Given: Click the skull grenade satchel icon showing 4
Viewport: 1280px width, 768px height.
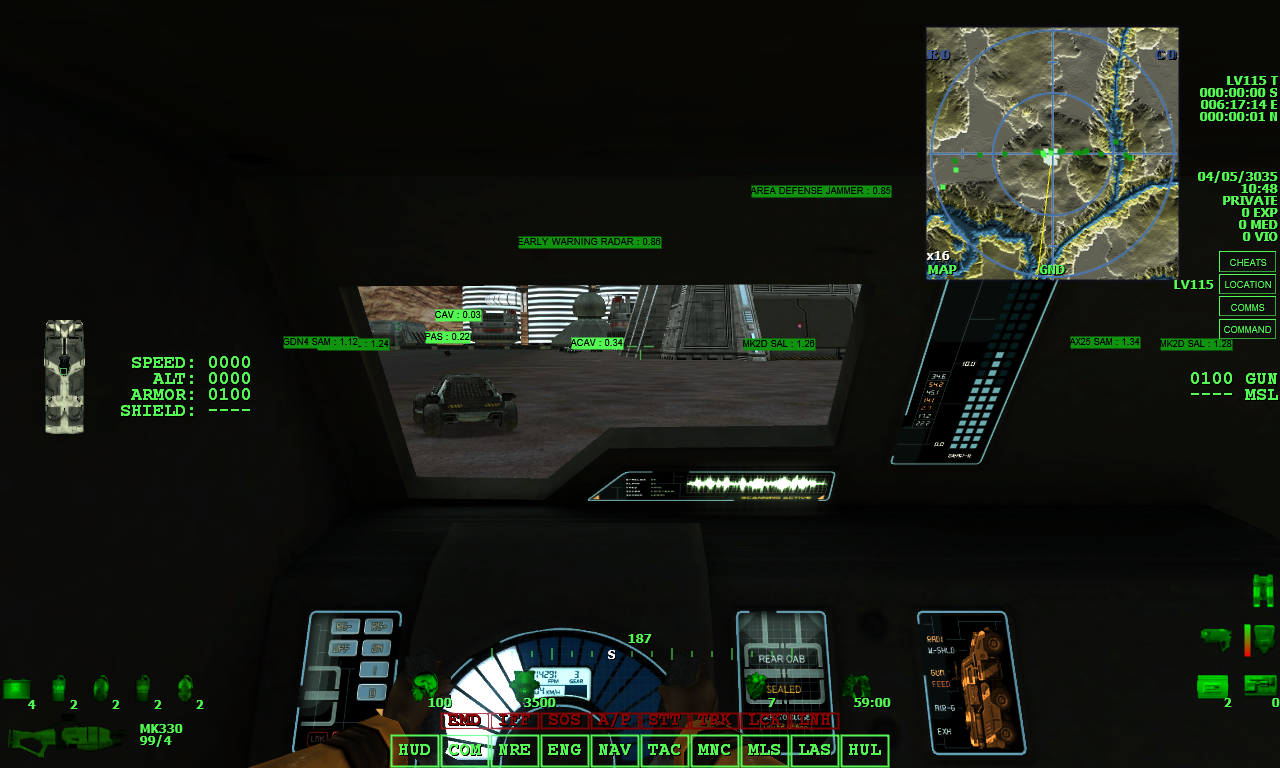Looking at the screenshot, I should point(16,687).
